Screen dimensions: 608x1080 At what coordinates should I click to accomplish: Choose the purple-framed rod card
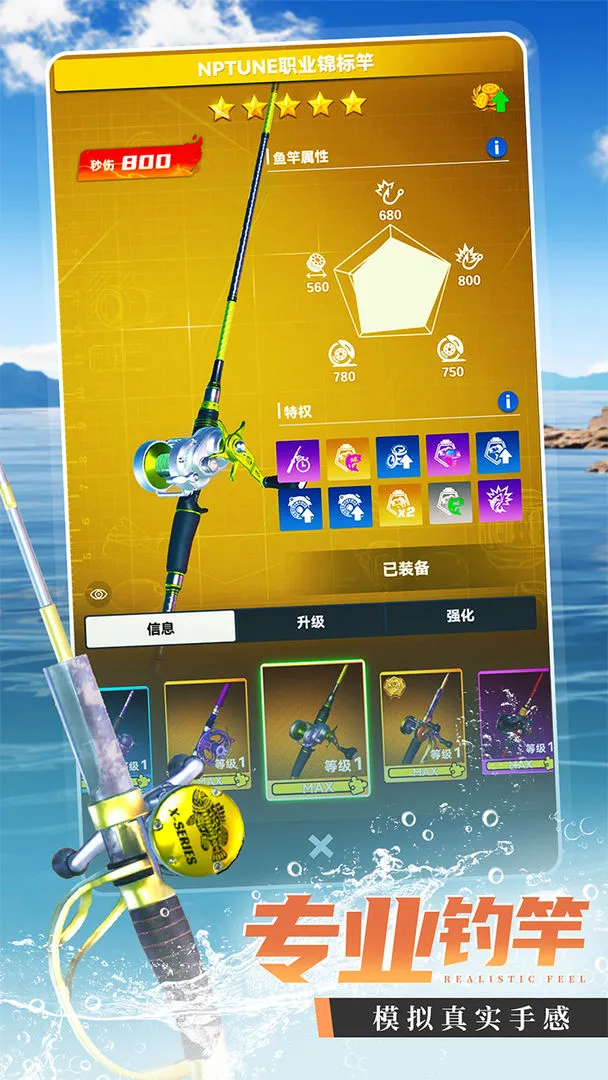516,722
